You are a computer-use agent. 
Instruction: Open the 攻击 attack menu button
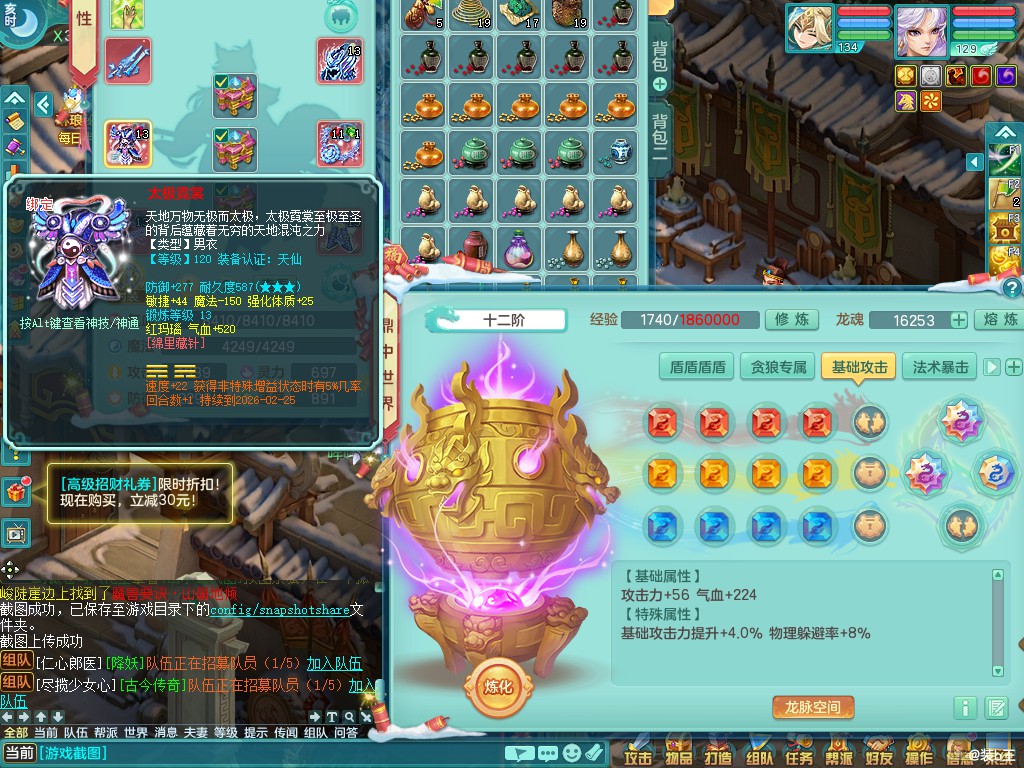637,757
